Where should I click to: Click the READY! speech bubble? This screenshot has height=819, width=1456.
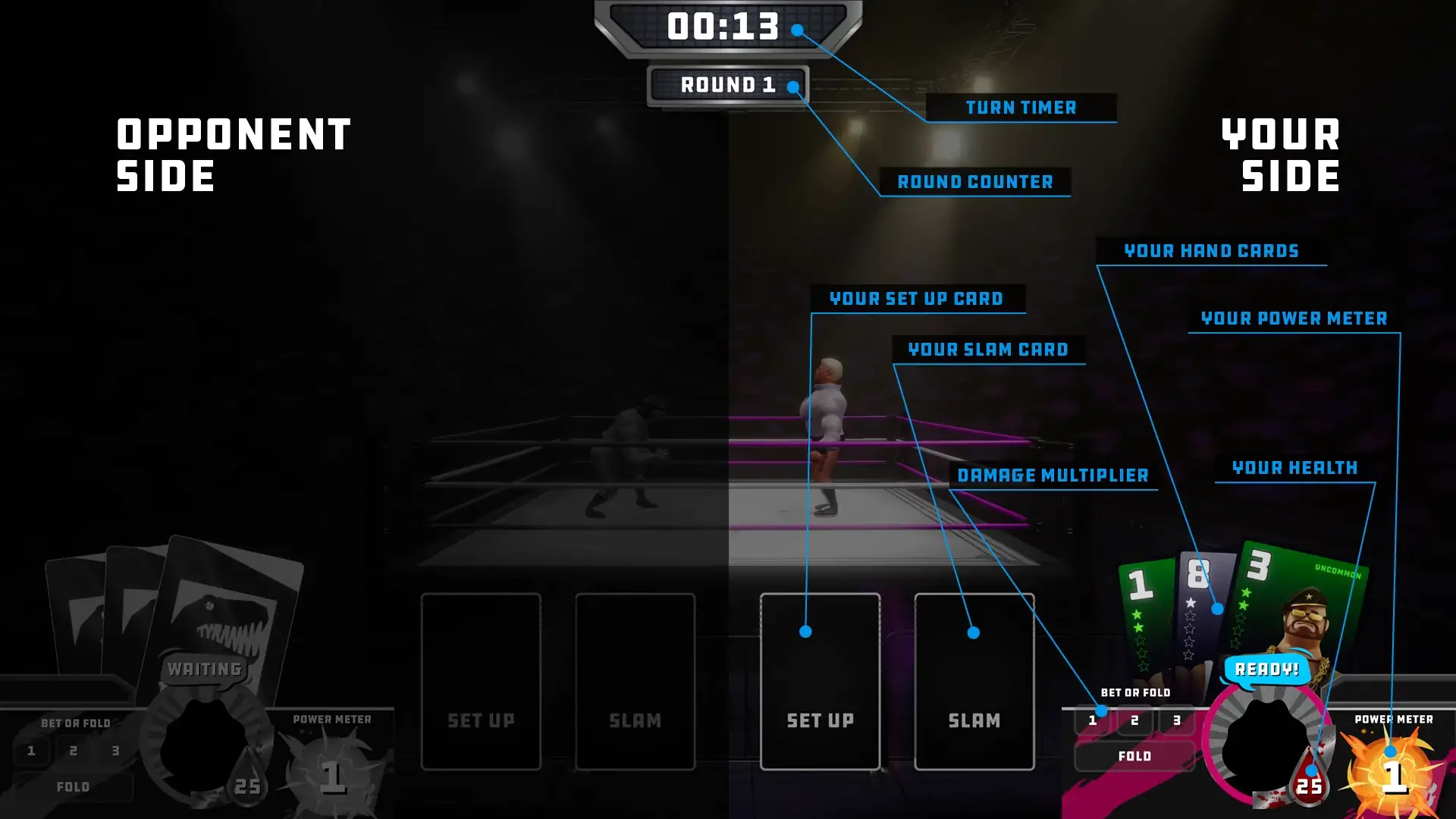1265,670
